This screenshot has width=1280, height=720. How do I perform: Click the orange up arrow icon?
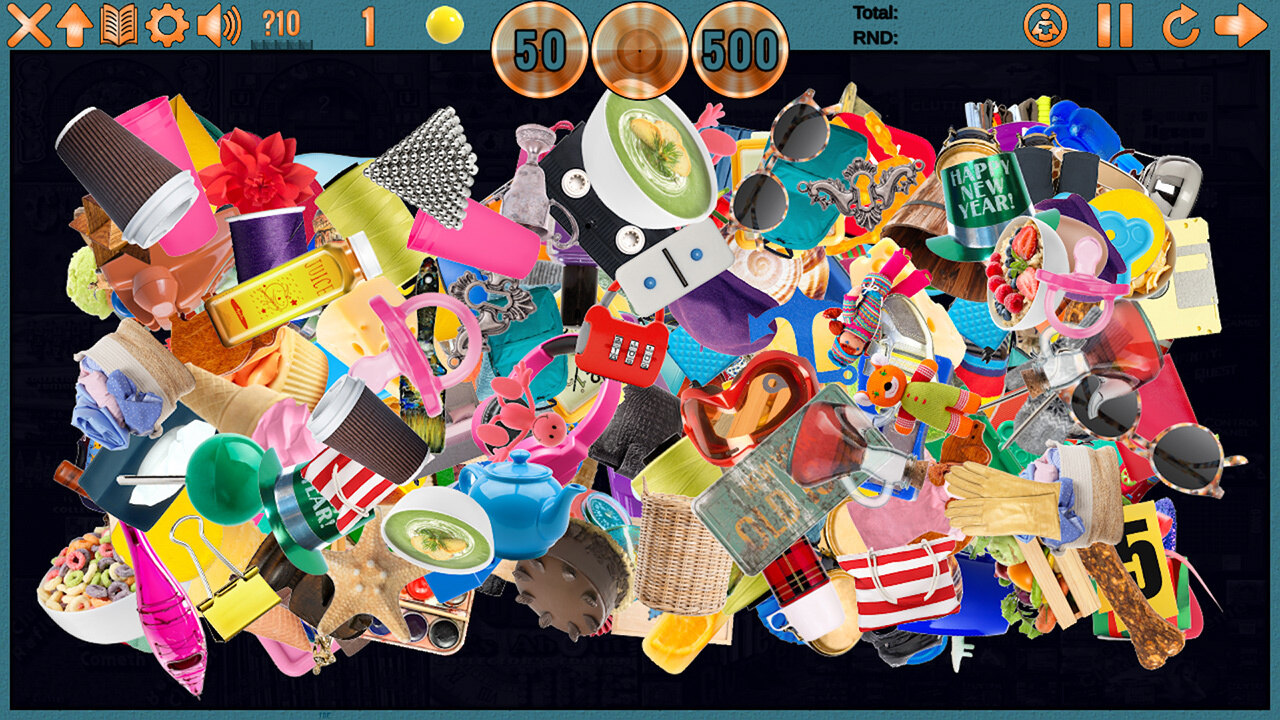point(74,25)
